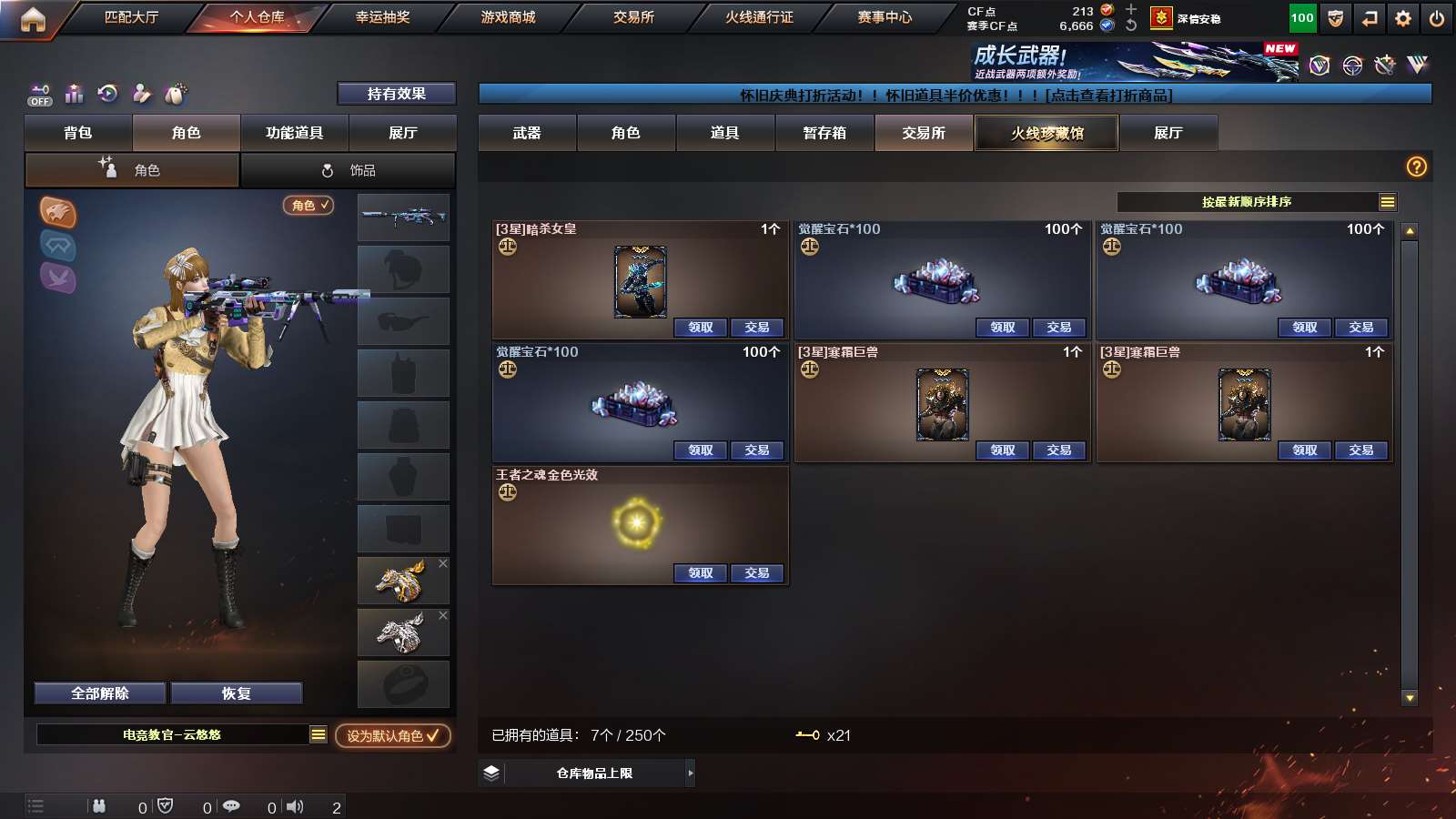
Task: Open the settings gear in the top-right corner
Action: coord(1402,17)
